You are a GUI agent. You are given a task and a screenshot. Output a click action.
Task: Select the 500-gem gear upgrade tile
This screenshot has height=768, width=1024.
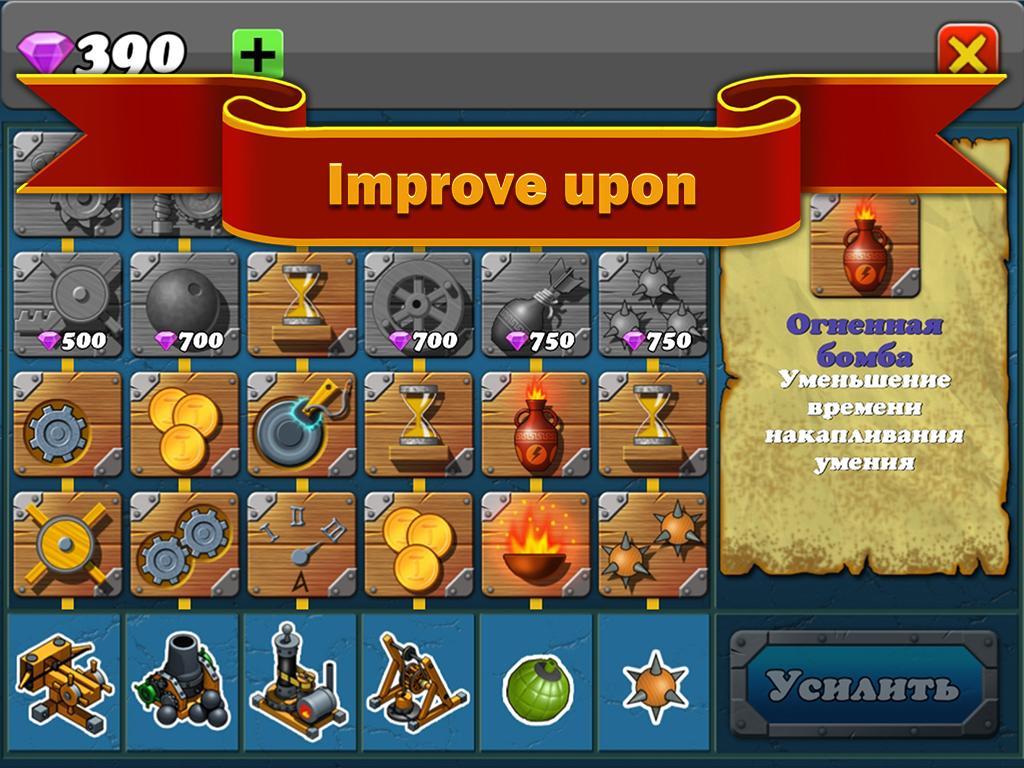[67, 304]
